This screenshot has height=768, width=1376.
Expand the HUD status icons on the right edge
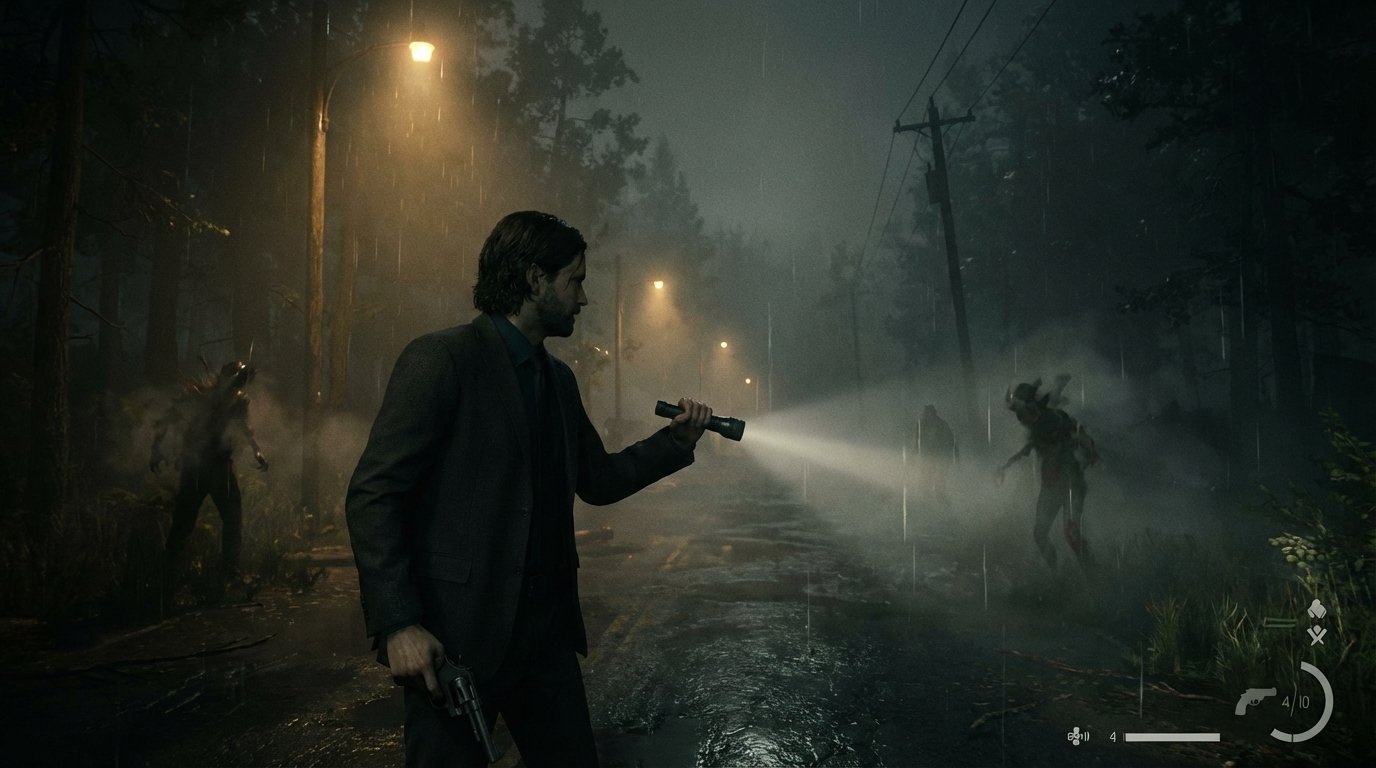[1317, 620]
